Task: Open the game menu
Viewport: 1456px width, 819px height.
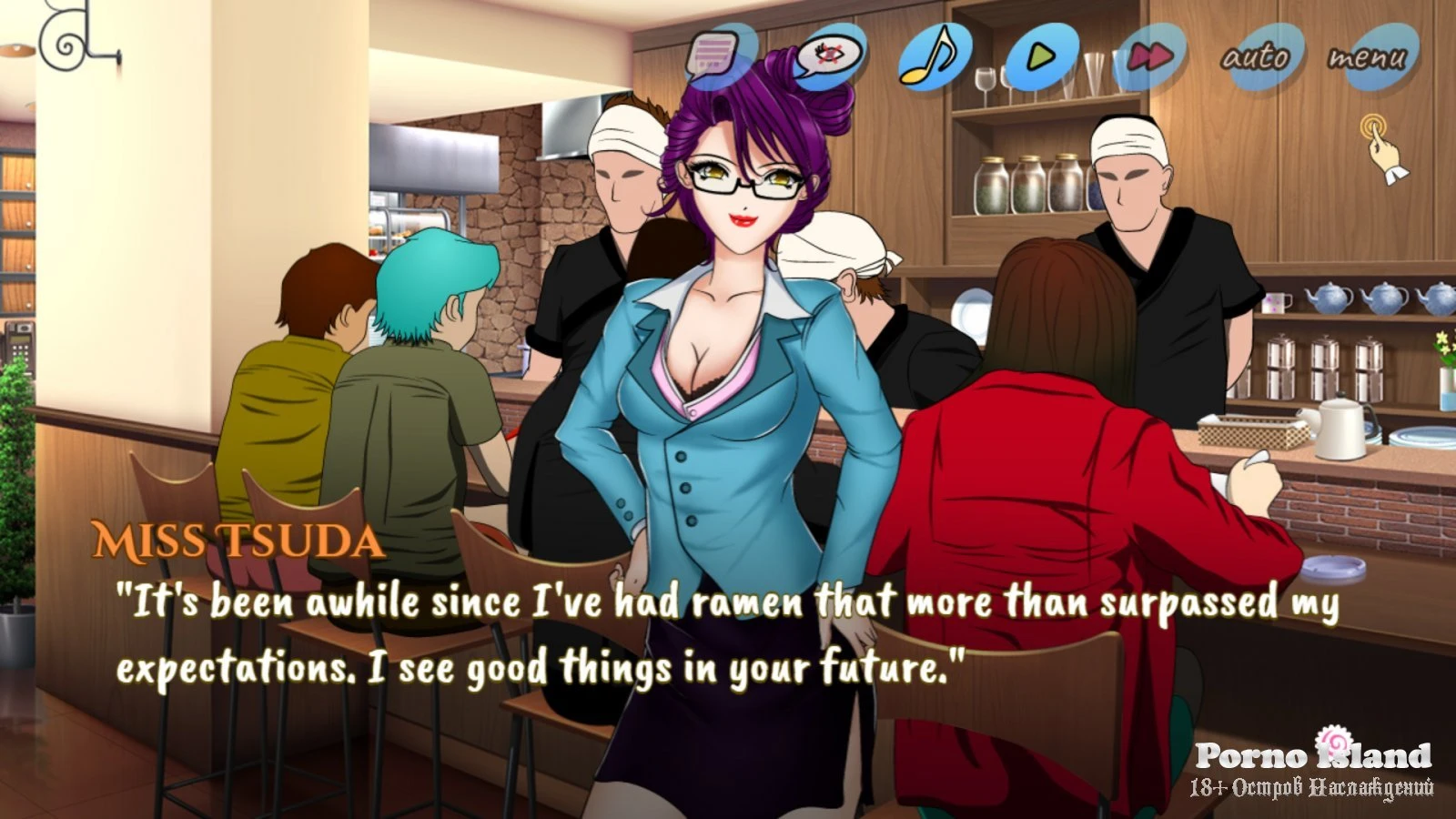Action: pyautogui.click(x=1367, y=57)
